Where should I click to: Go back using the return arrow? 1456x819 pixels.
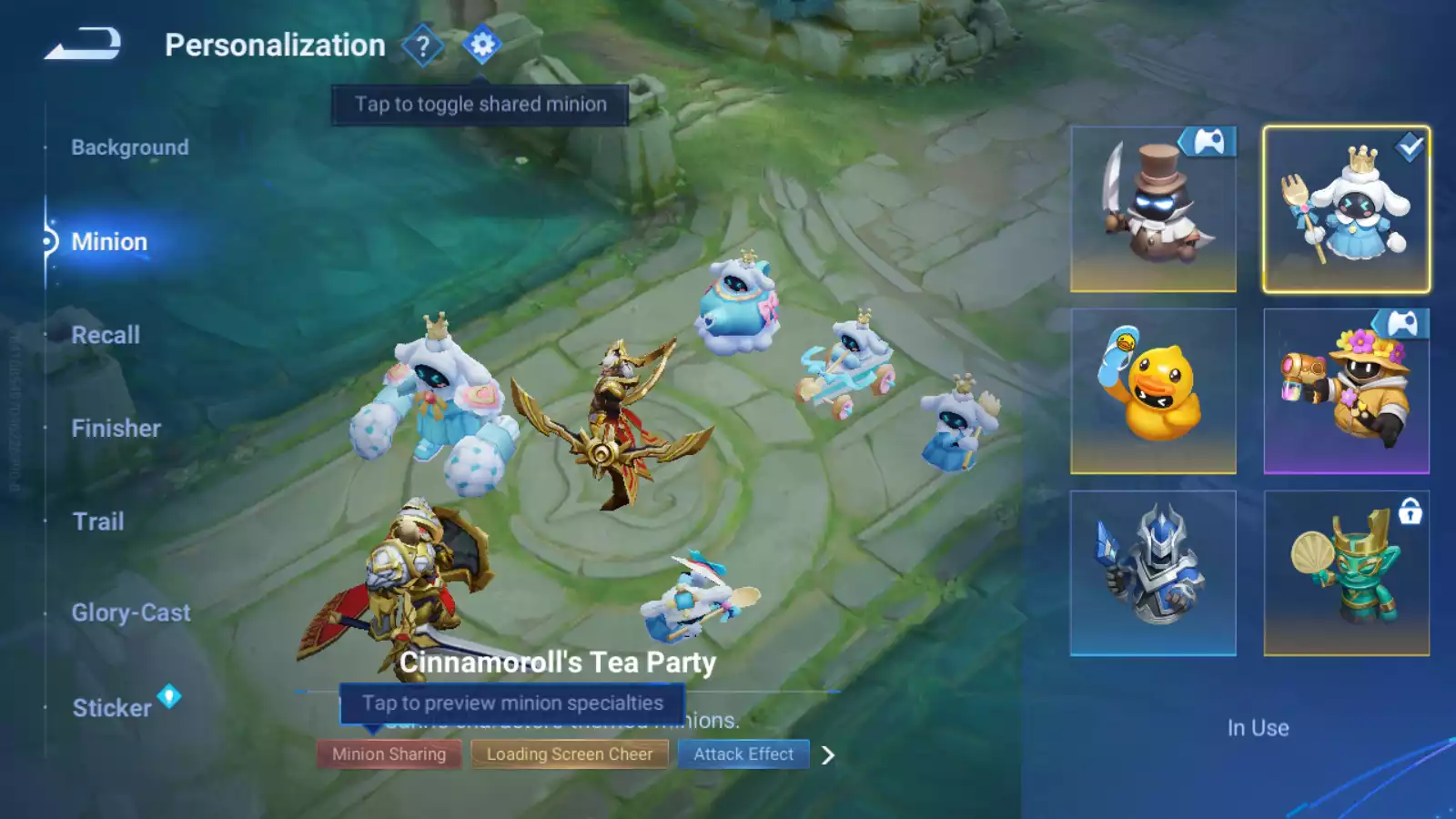(x=83, y=44)
